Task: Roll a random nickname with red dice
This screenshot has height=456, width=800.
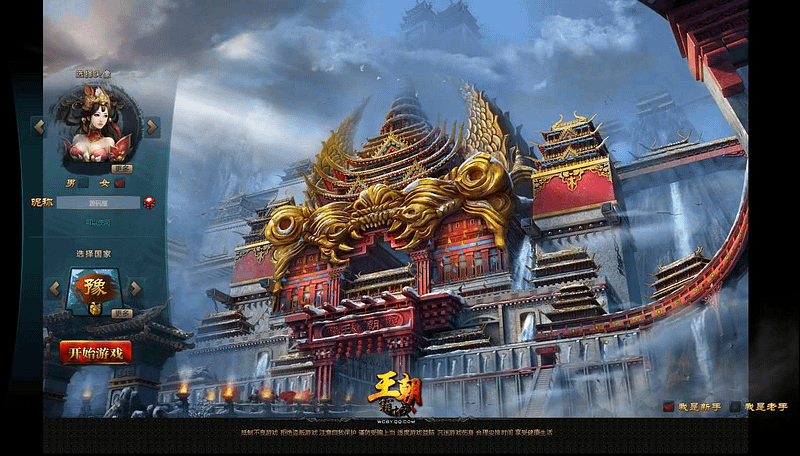Action: pyautogui.click(x=149, y=202)
